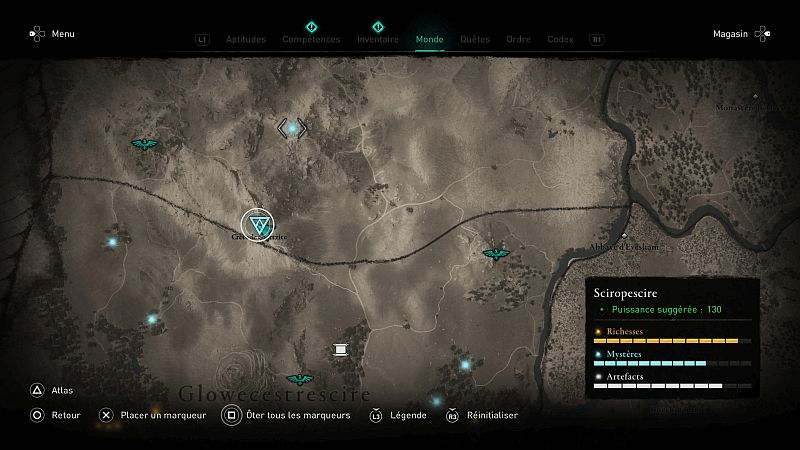Click the Artefacts progress row

[x=672, y=380]
